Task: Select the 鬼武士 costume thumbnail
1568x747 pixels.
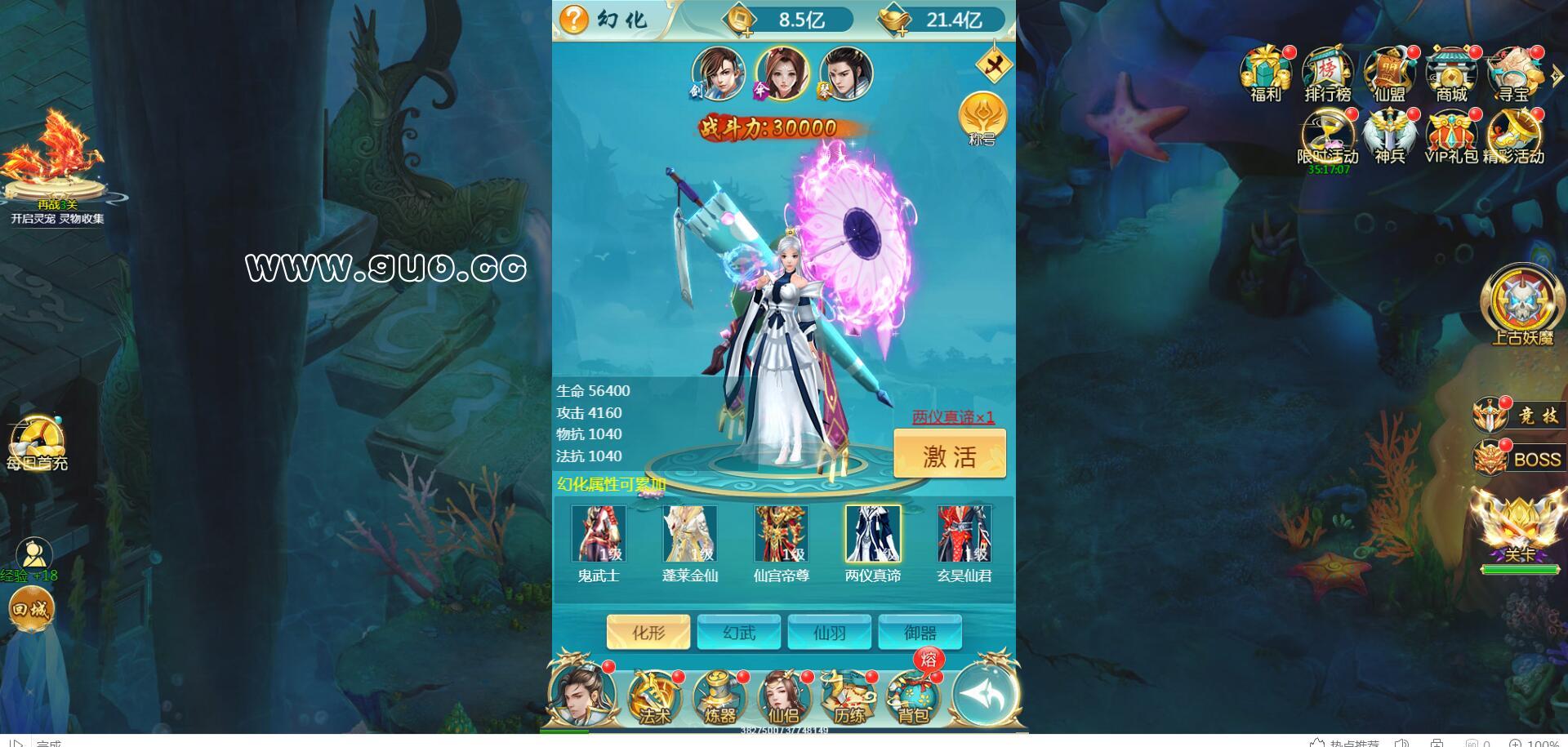Action: pos(599,535)
